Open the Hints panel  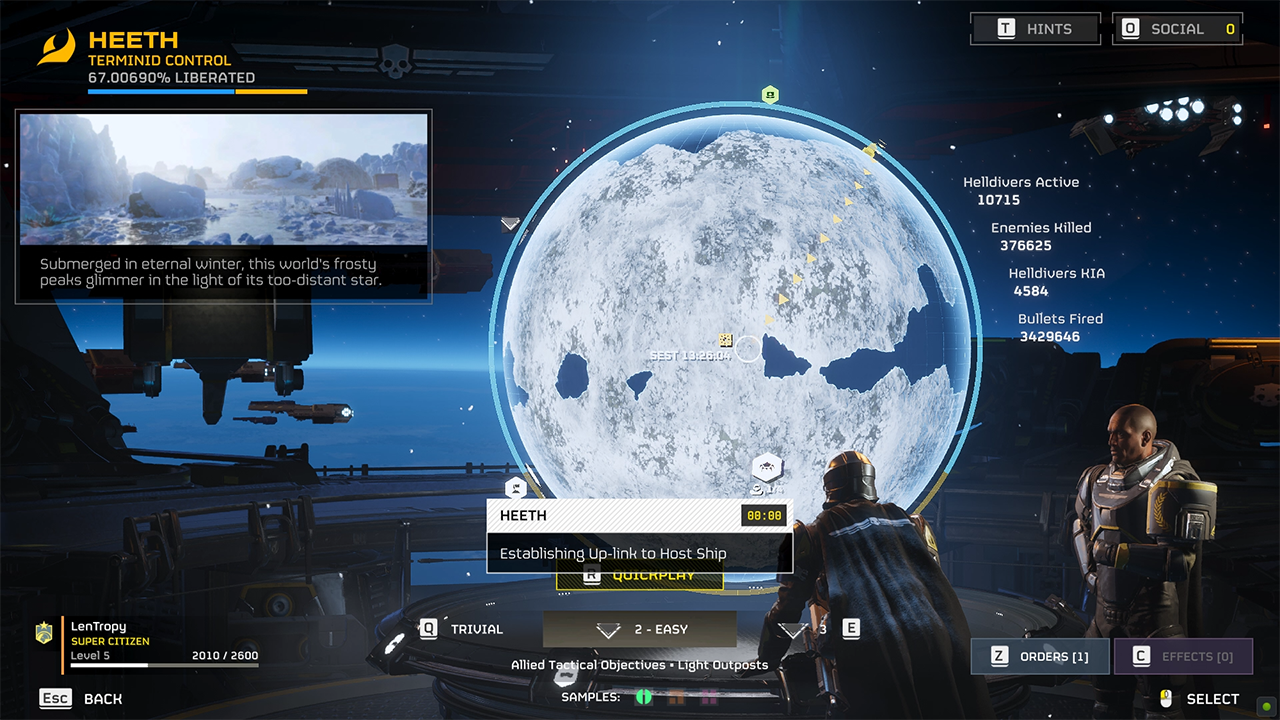tap(1035, 29)
